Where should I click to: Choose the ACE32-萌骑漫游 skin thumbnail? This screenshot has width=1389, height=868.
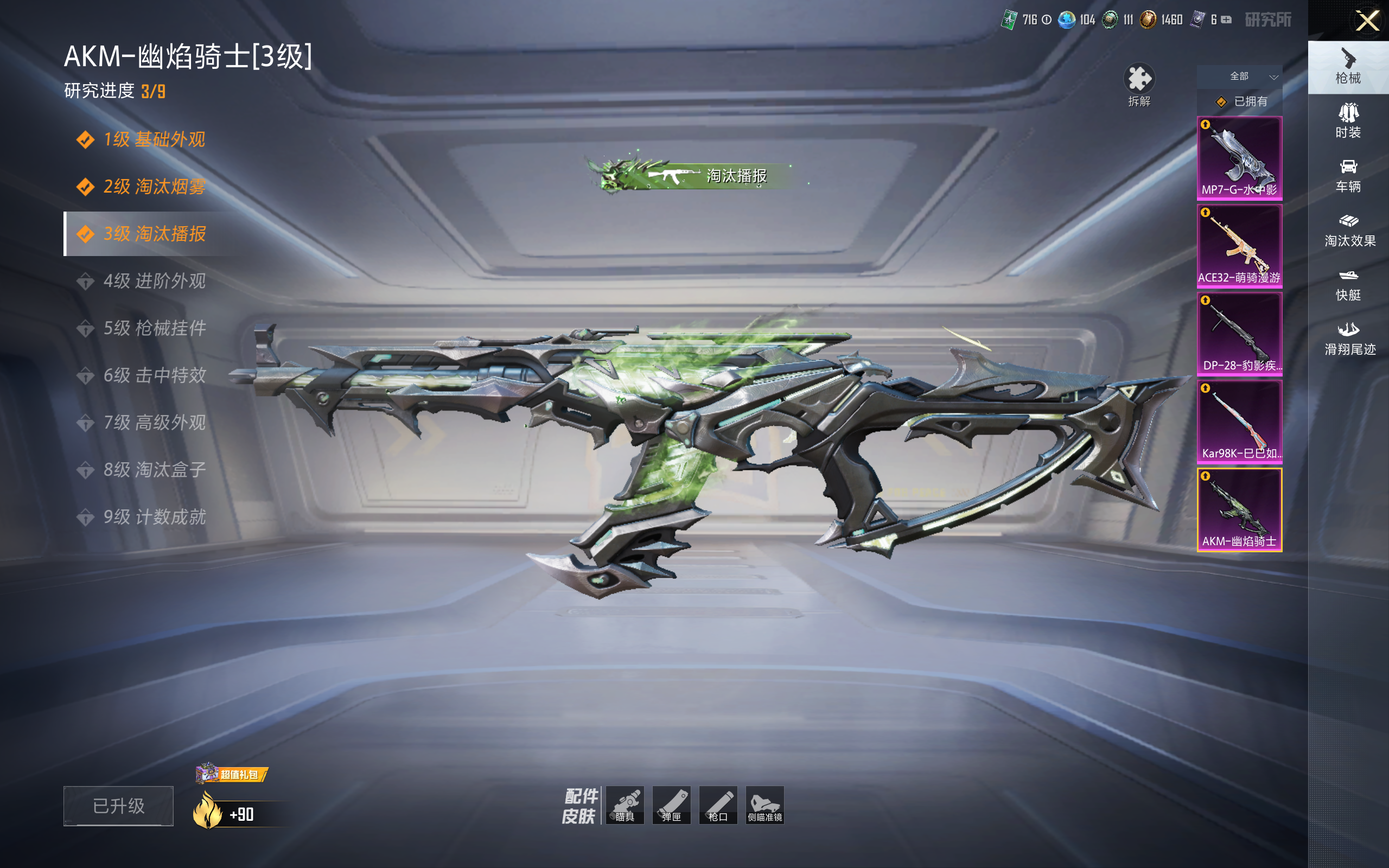1239,246
